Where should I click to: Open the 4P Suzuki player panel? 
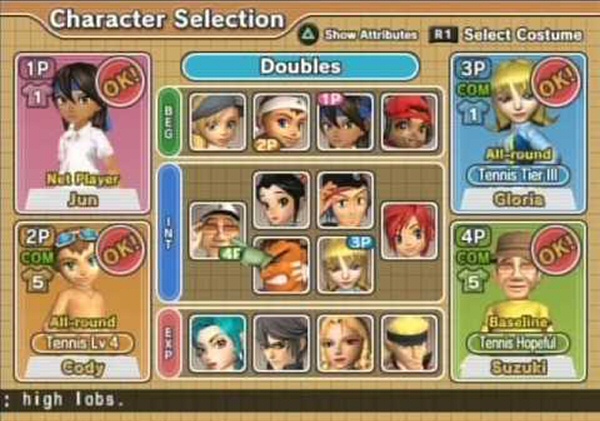coord(517,302)
